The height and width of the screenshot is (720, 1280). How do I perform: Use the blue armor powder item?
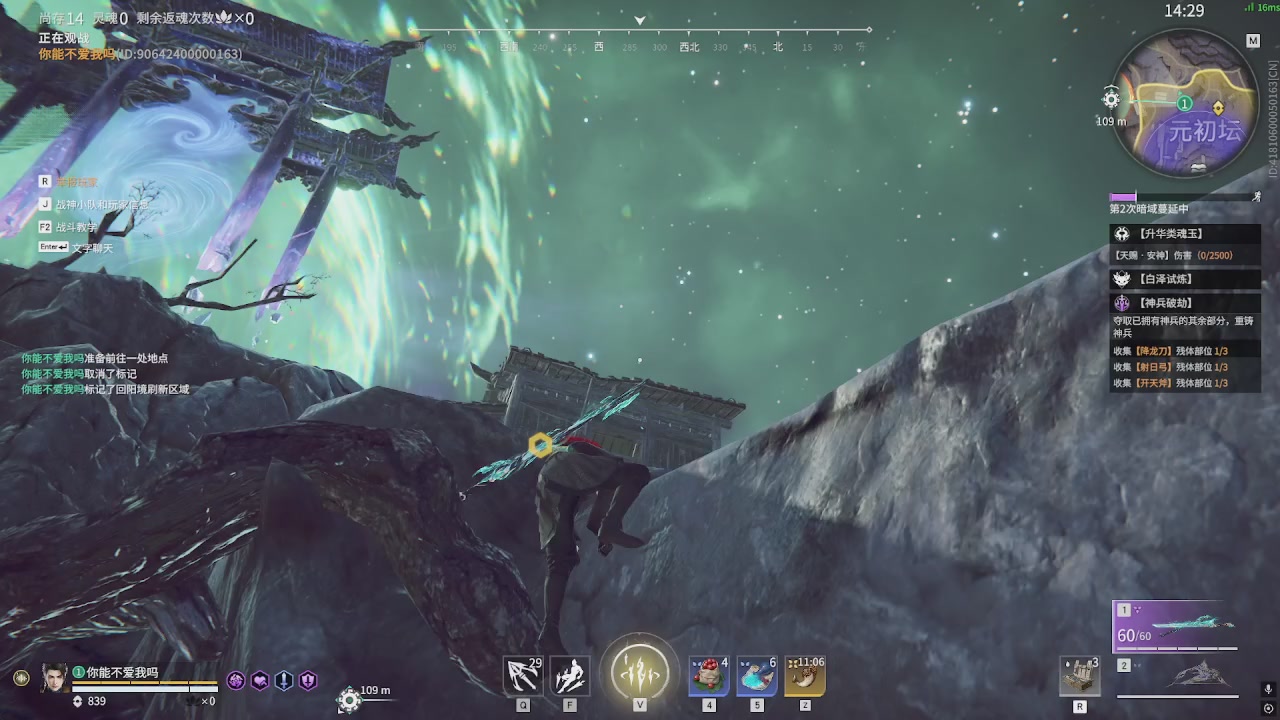757,677
